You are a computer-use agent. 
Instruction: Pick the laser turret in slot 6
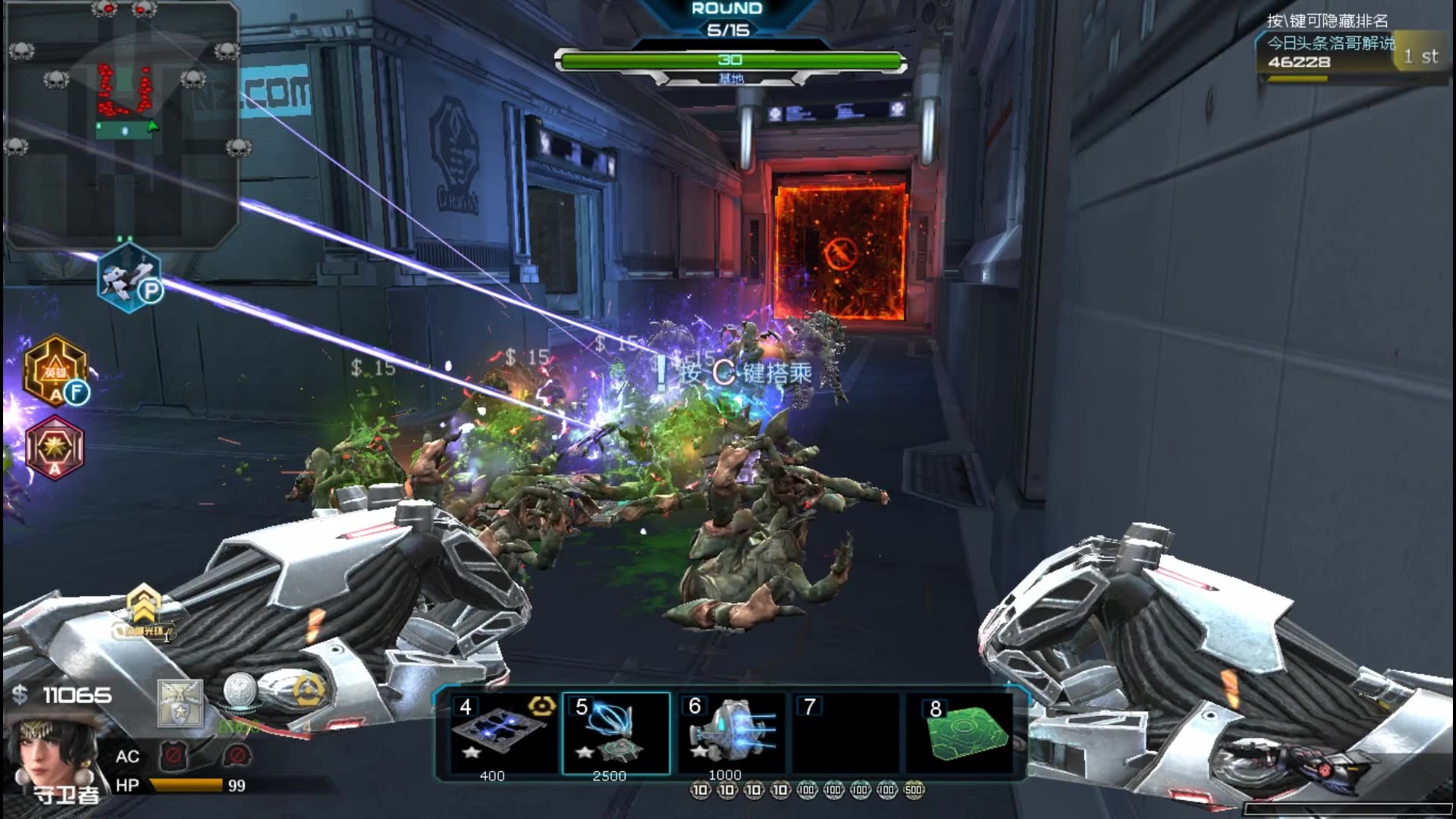click(x=731, y=733)
